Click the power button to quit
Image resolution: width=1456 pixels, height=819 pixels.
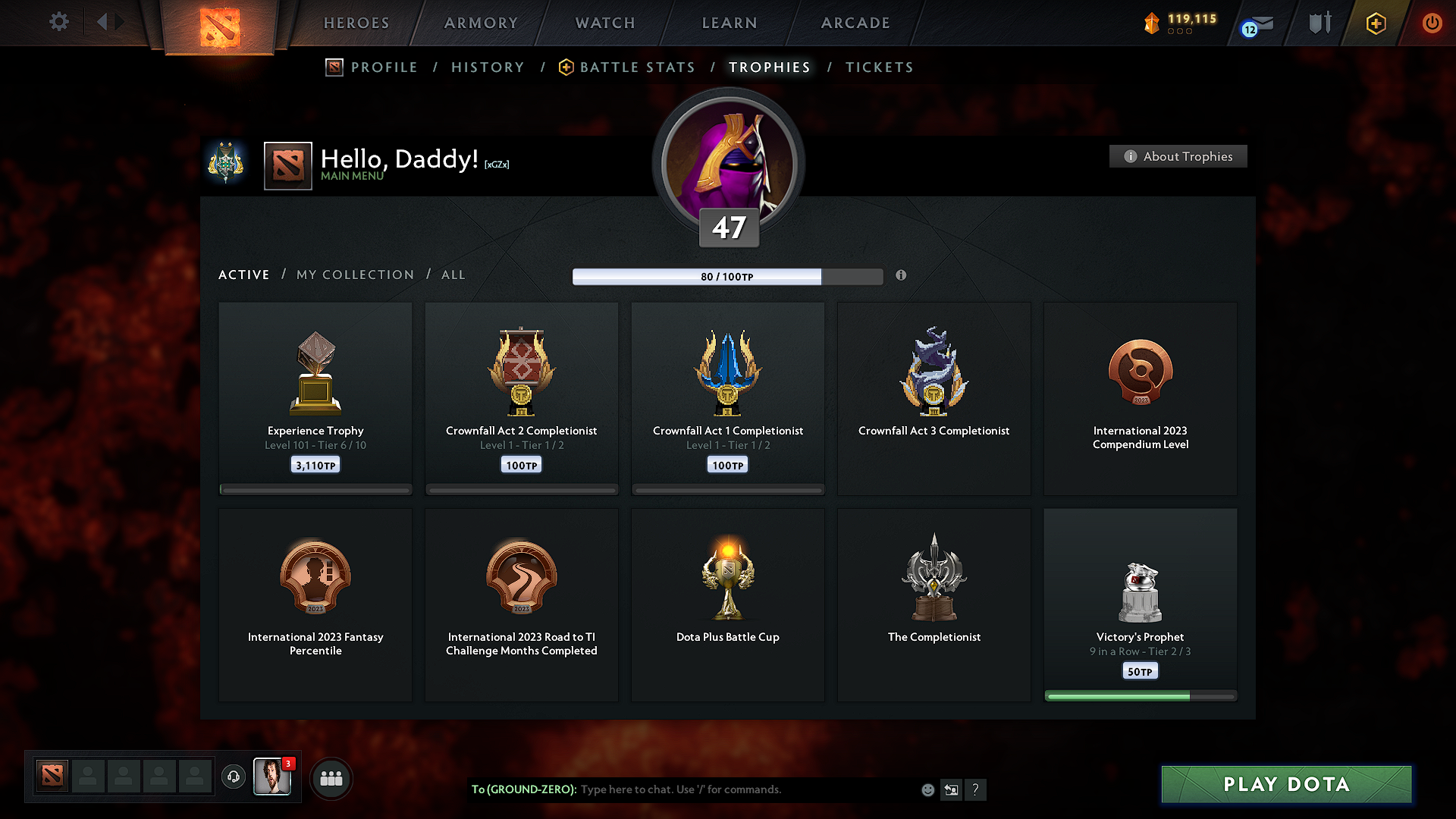point(1432,23)
